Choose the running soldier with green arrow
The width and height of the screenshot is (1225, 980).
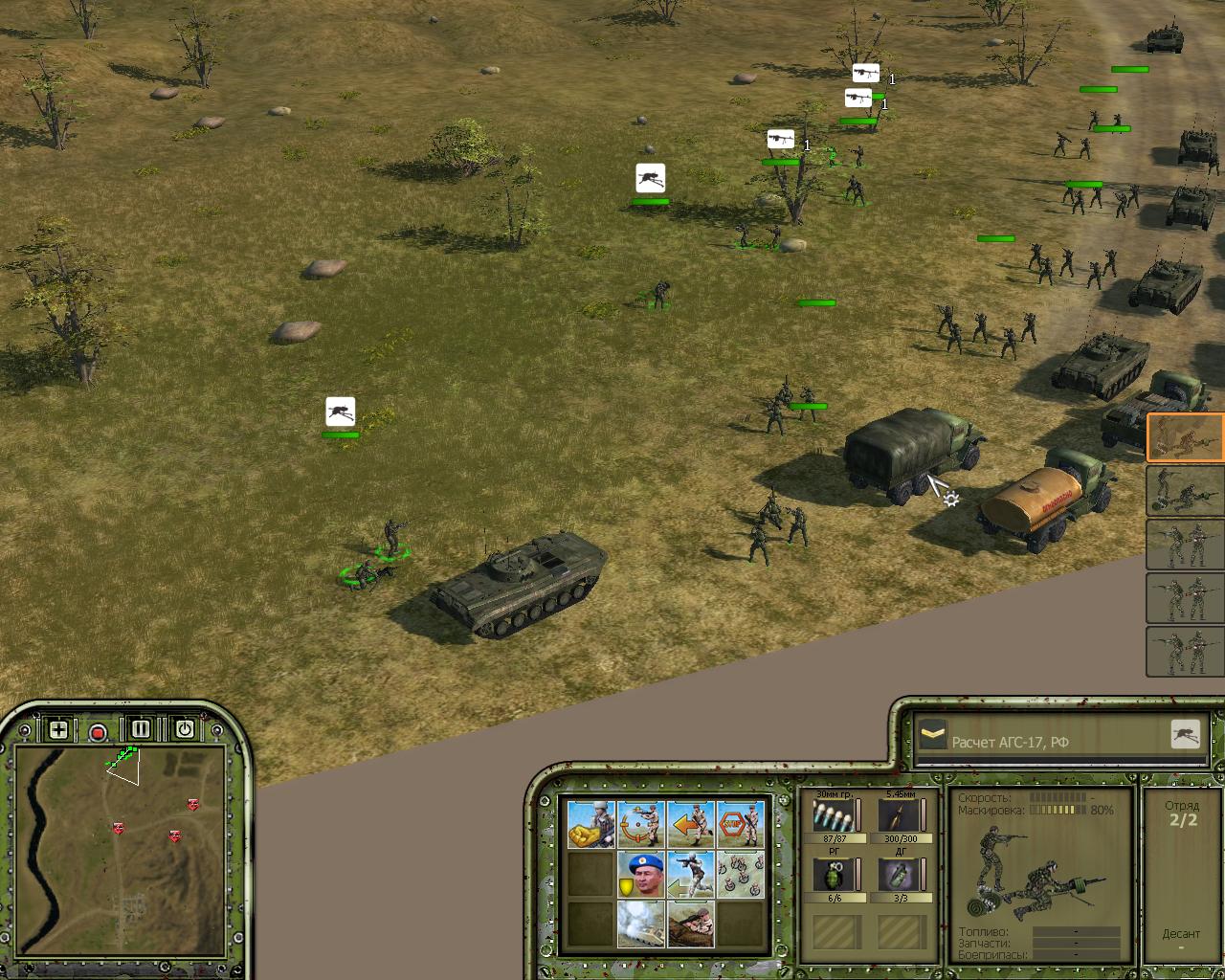[691, 874]
